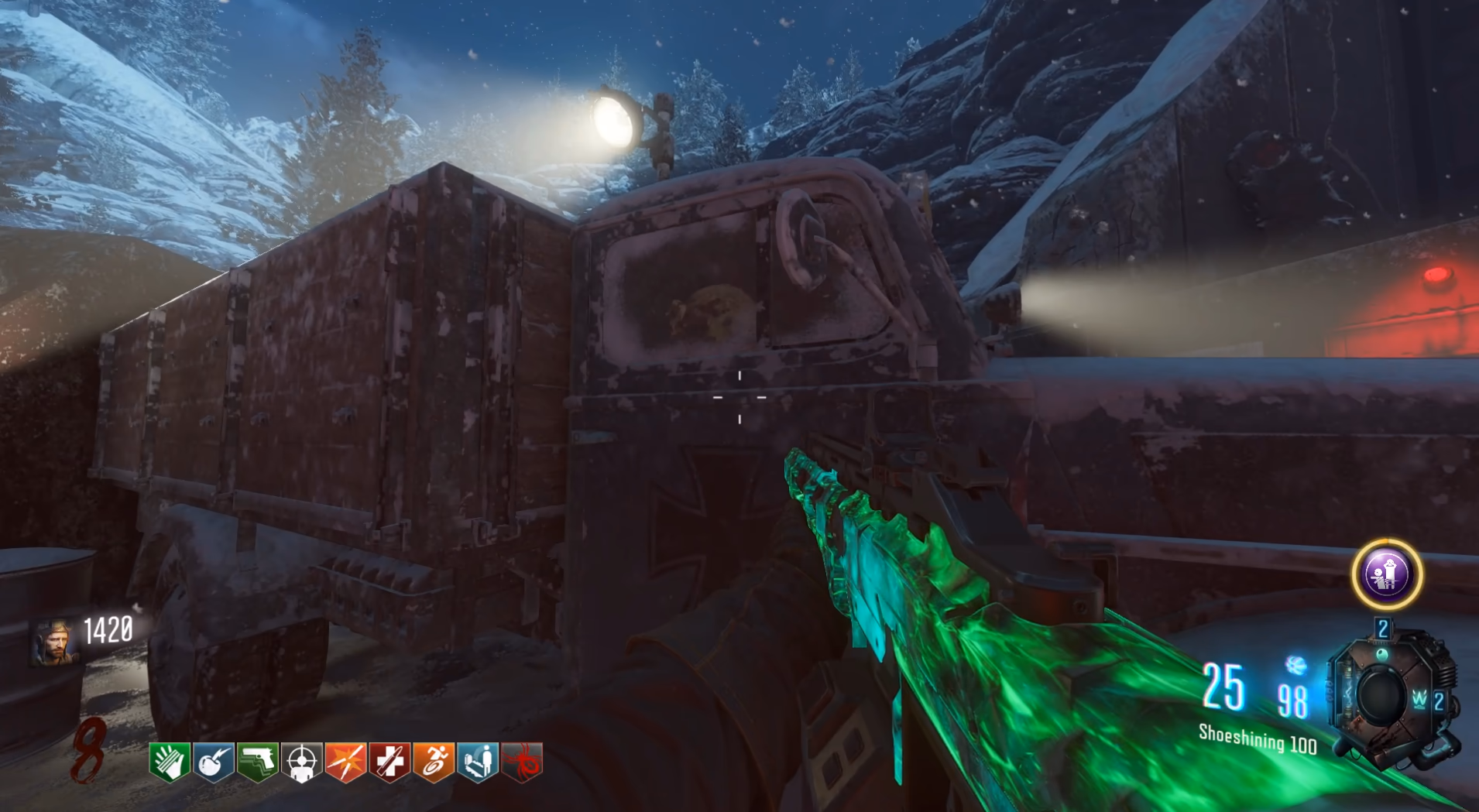1479x812 pixels.
Task: Select the red cross and bullet perk icon
Action: point(390,761)
